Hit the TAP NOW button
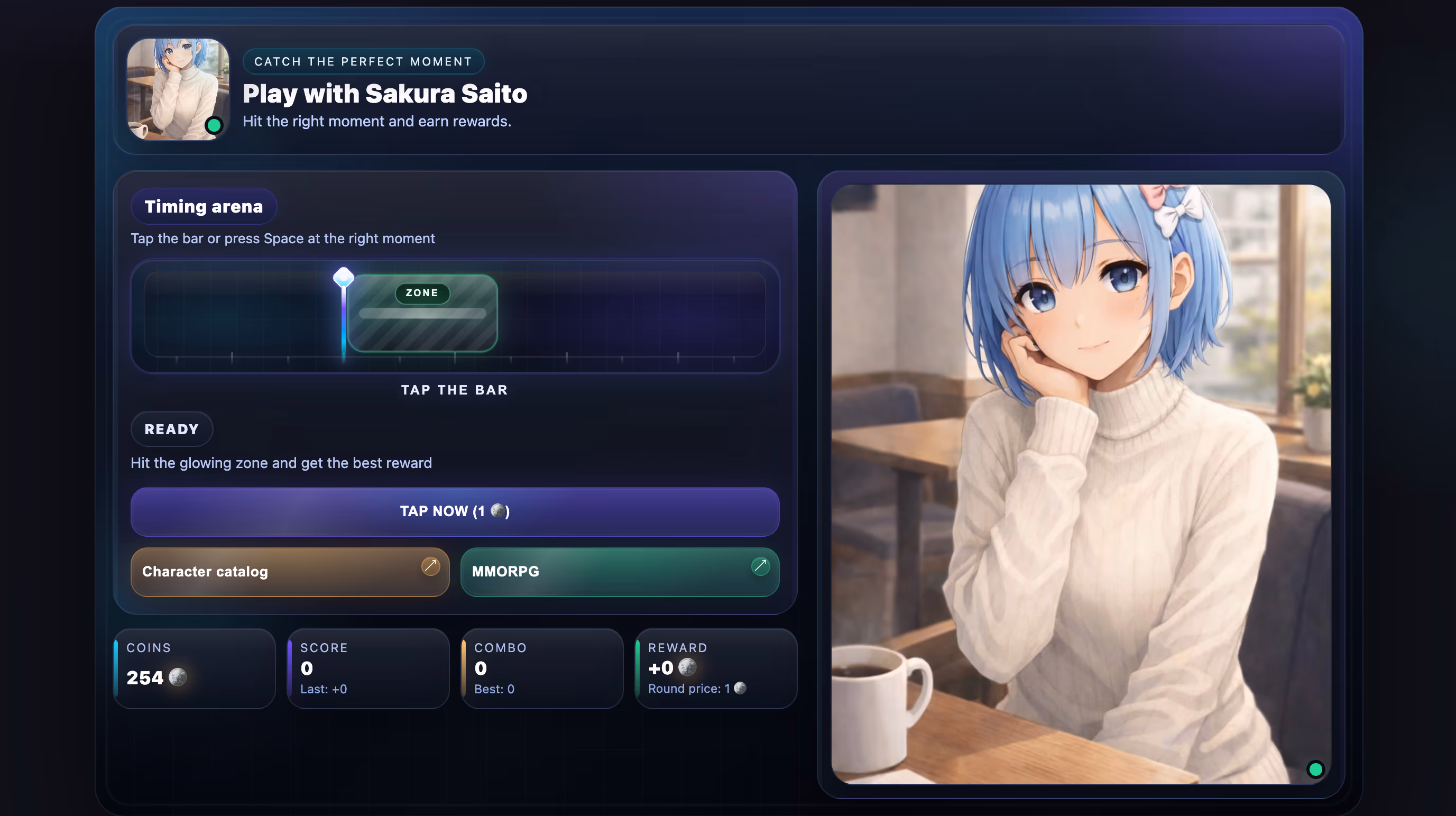This screenshot has width=1456, height=816. pos(455,511)
